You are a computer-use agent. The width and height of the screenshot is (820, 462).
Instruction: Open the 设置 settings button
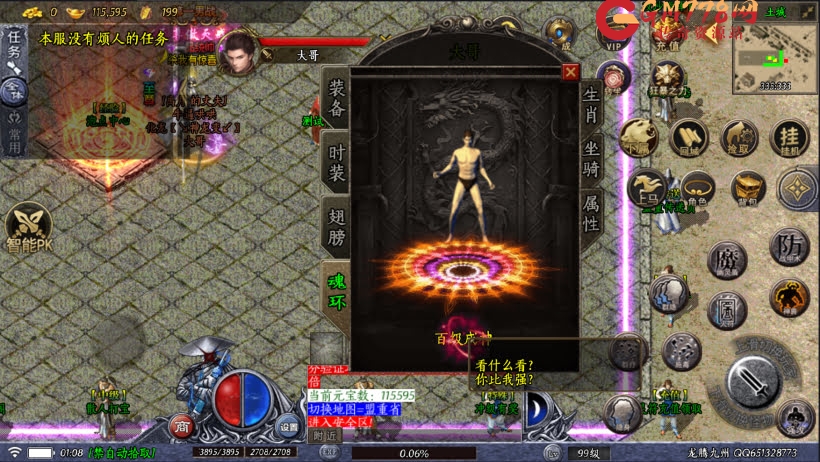pyautogui.click(x=288, y=427)
